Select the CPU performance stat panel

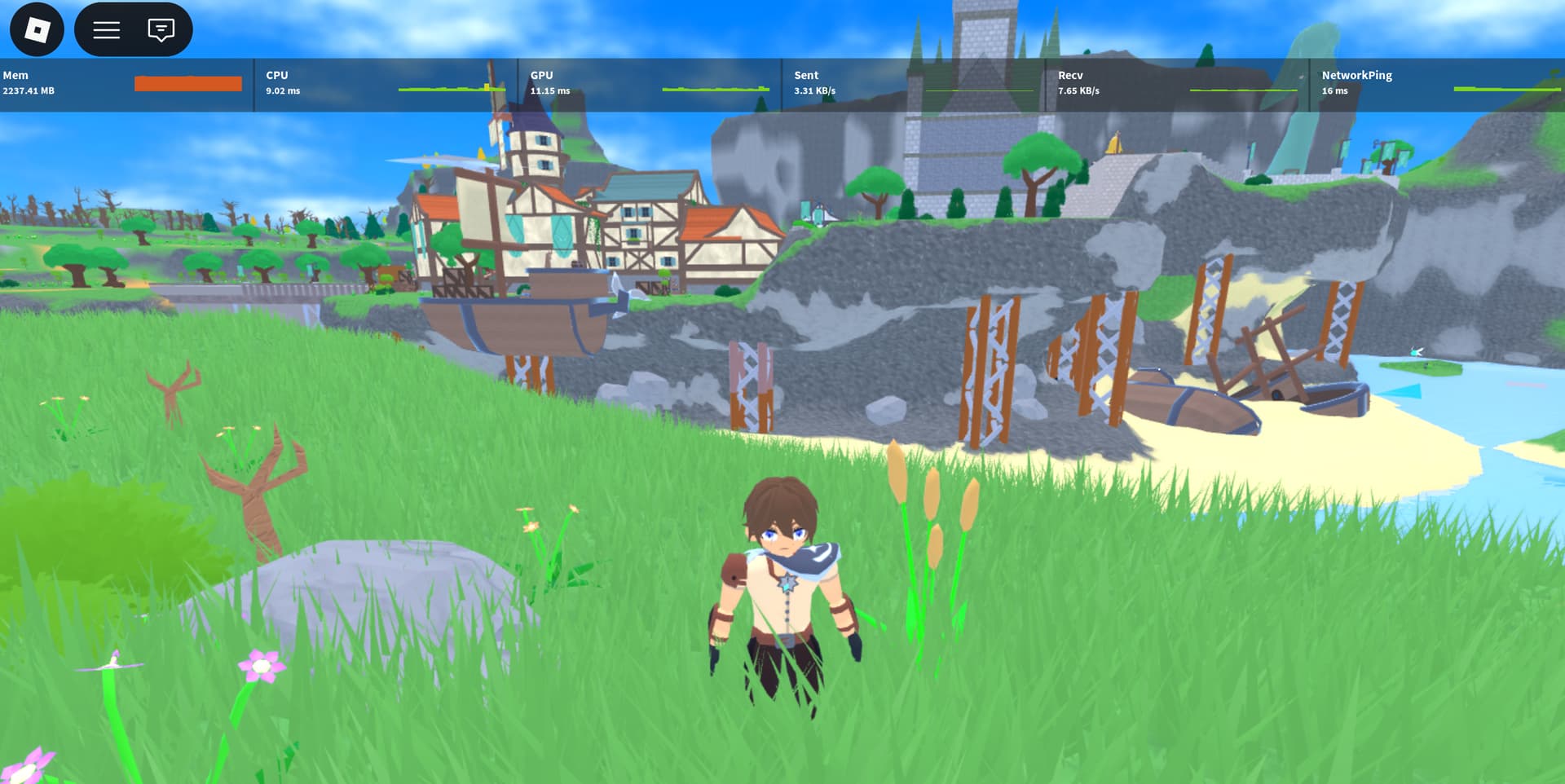coord(385,84)
